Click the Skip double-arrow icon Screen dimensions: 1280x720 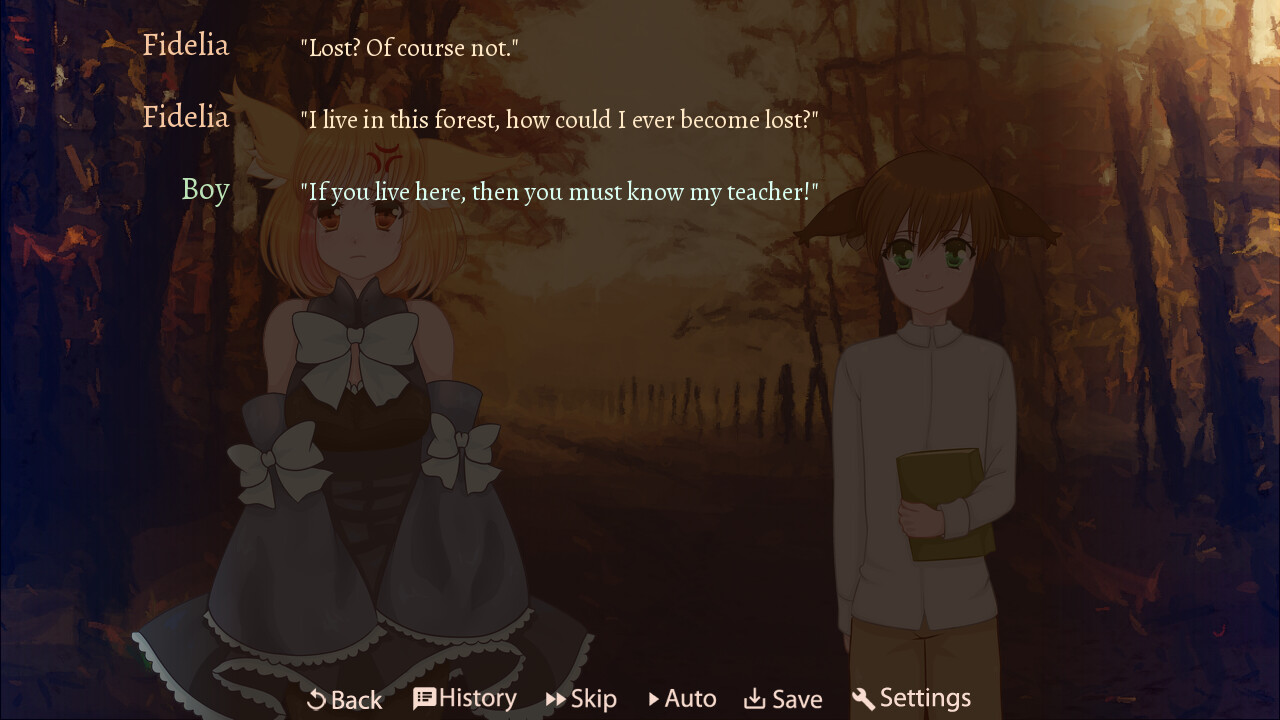556,698
